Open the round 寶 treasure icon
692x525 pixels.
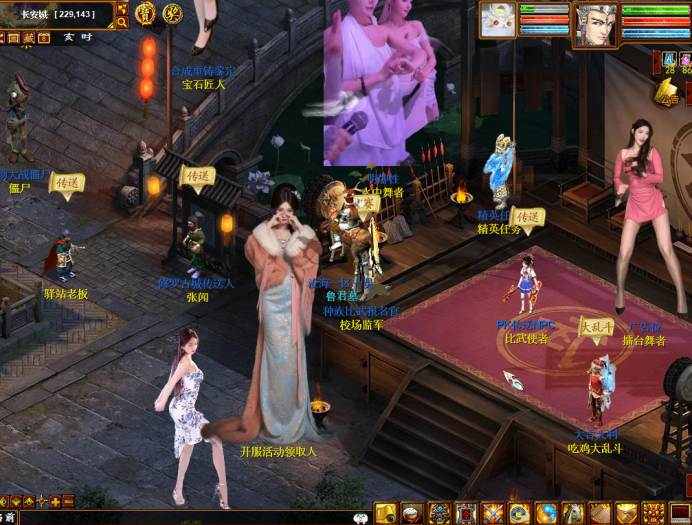tap(145, 13)
